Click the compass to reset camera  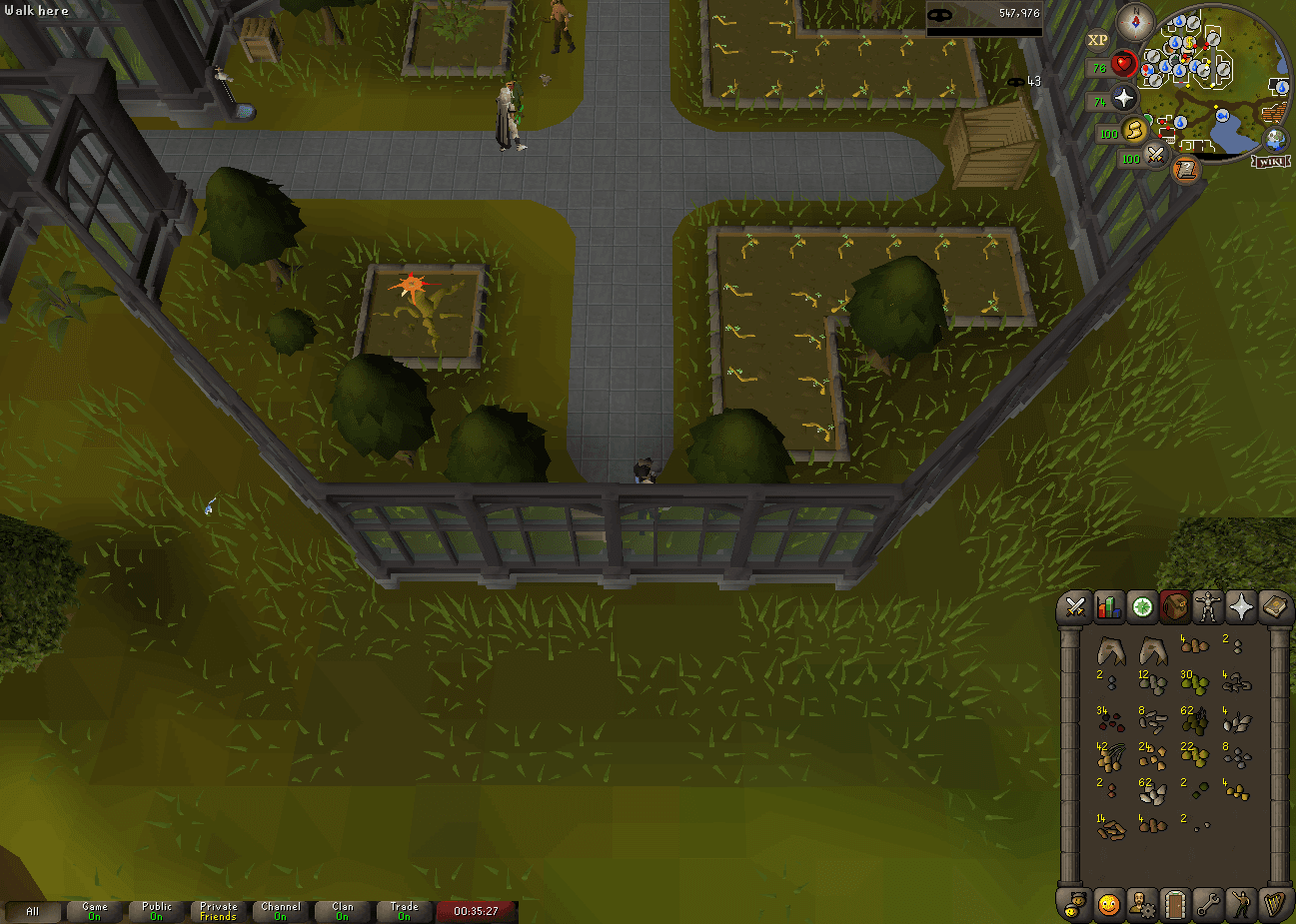(x=1135, y=23)
